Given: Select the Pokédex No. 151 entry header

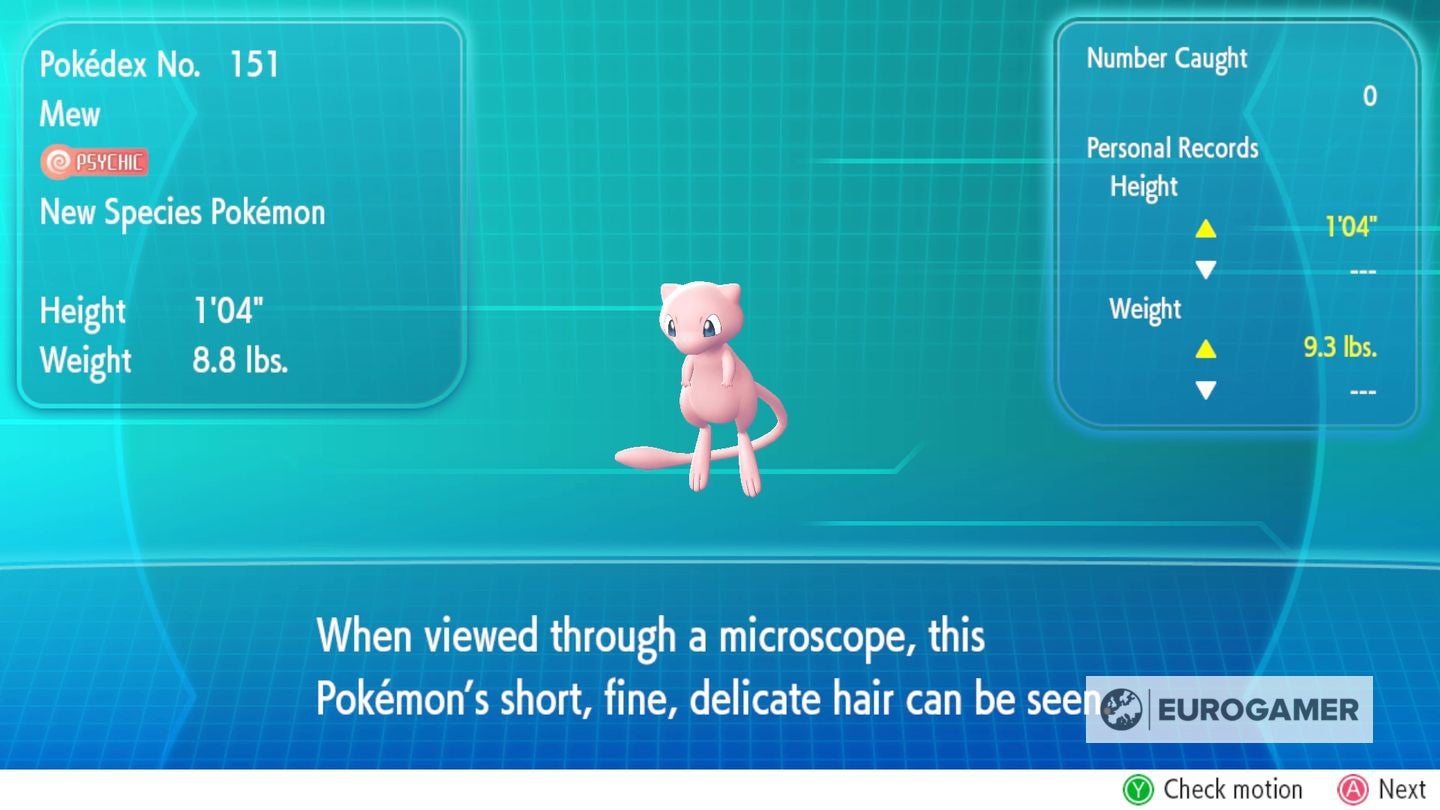Looking at the screenshot, I should 160,64.
